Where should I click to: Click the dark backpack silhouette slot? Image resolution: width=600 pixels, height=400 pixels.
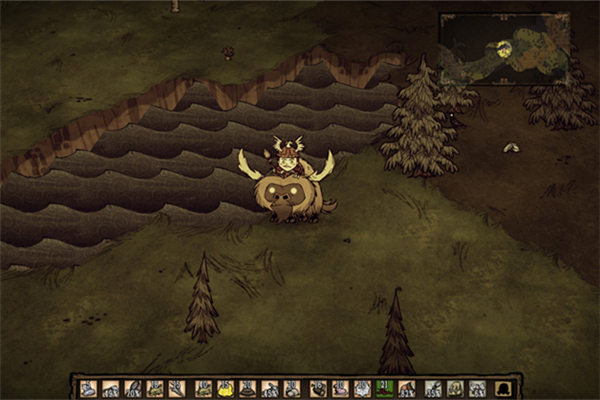(x=503, y=388)
